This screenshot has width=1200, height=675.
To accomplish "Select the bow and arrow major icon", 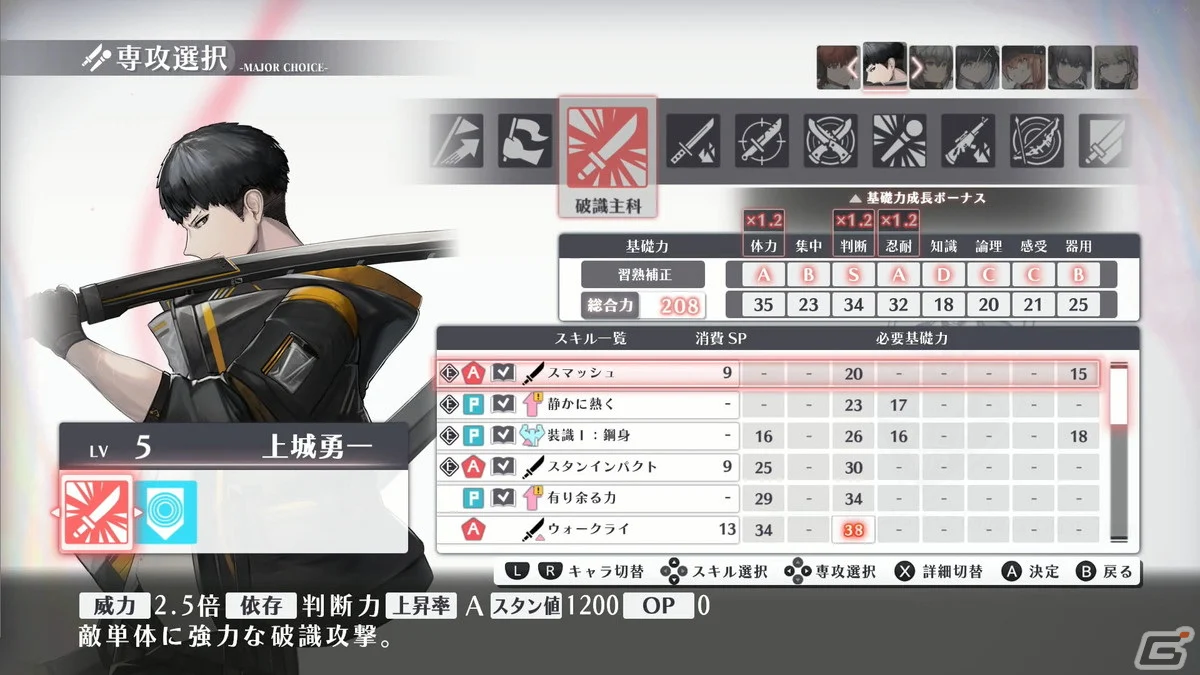I will click(1037, 141).
